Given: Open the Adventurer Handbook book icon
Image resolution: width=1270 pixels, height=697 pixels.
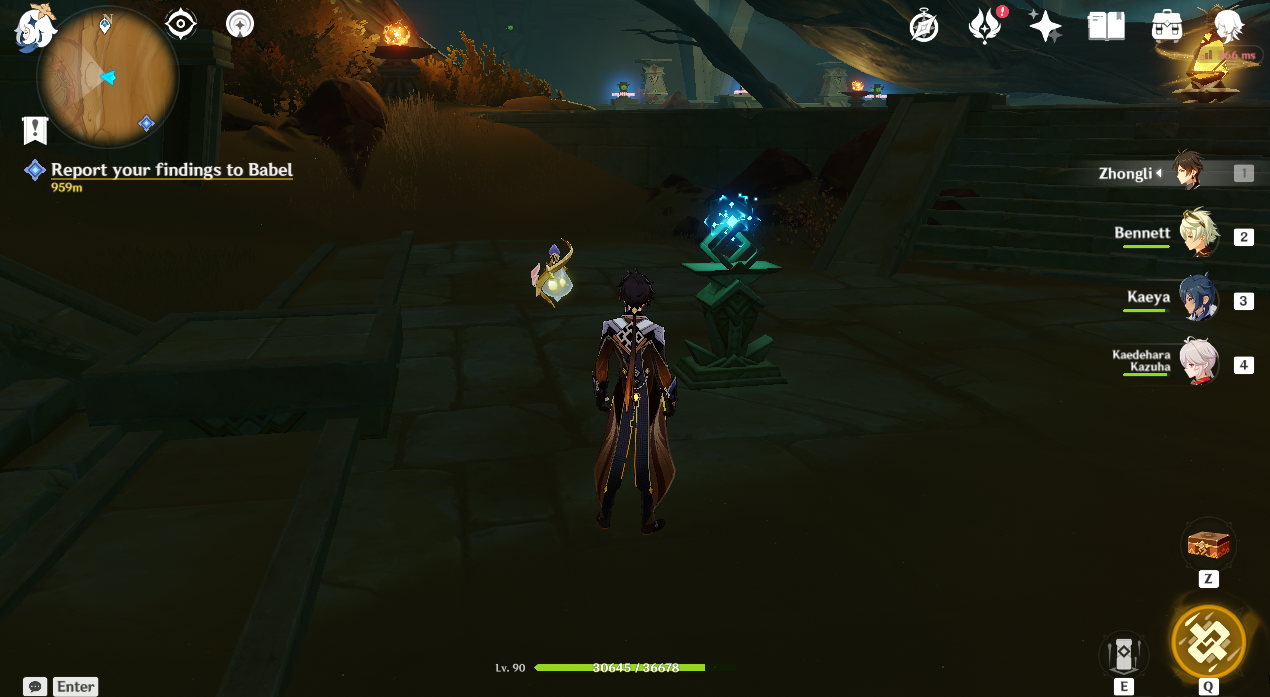Looking at the screenshot, I should tap(1106, 26).
